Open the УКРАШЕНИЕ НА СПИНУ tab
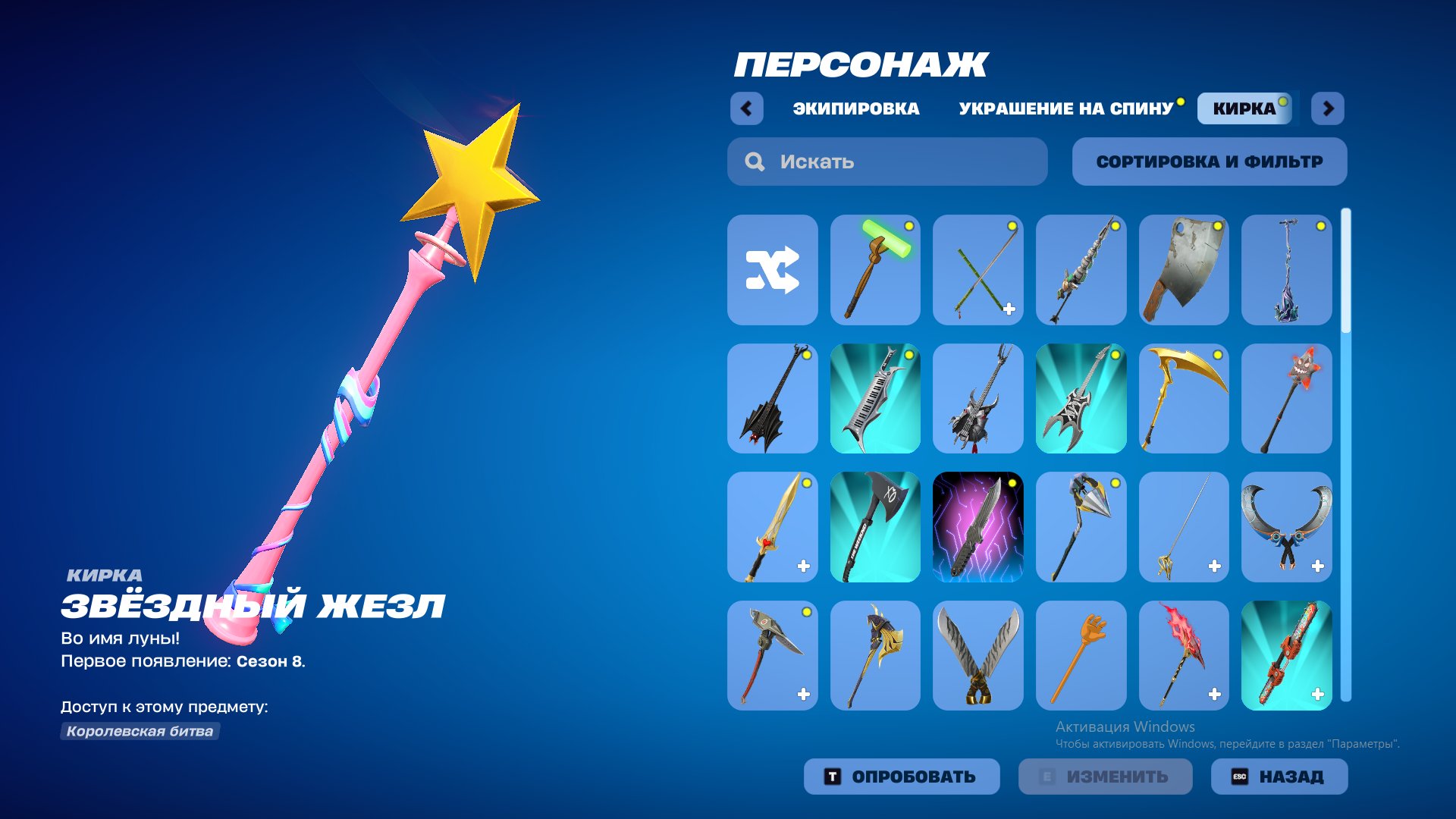Screen dimensions: 1456x819 pos(1065,108)
